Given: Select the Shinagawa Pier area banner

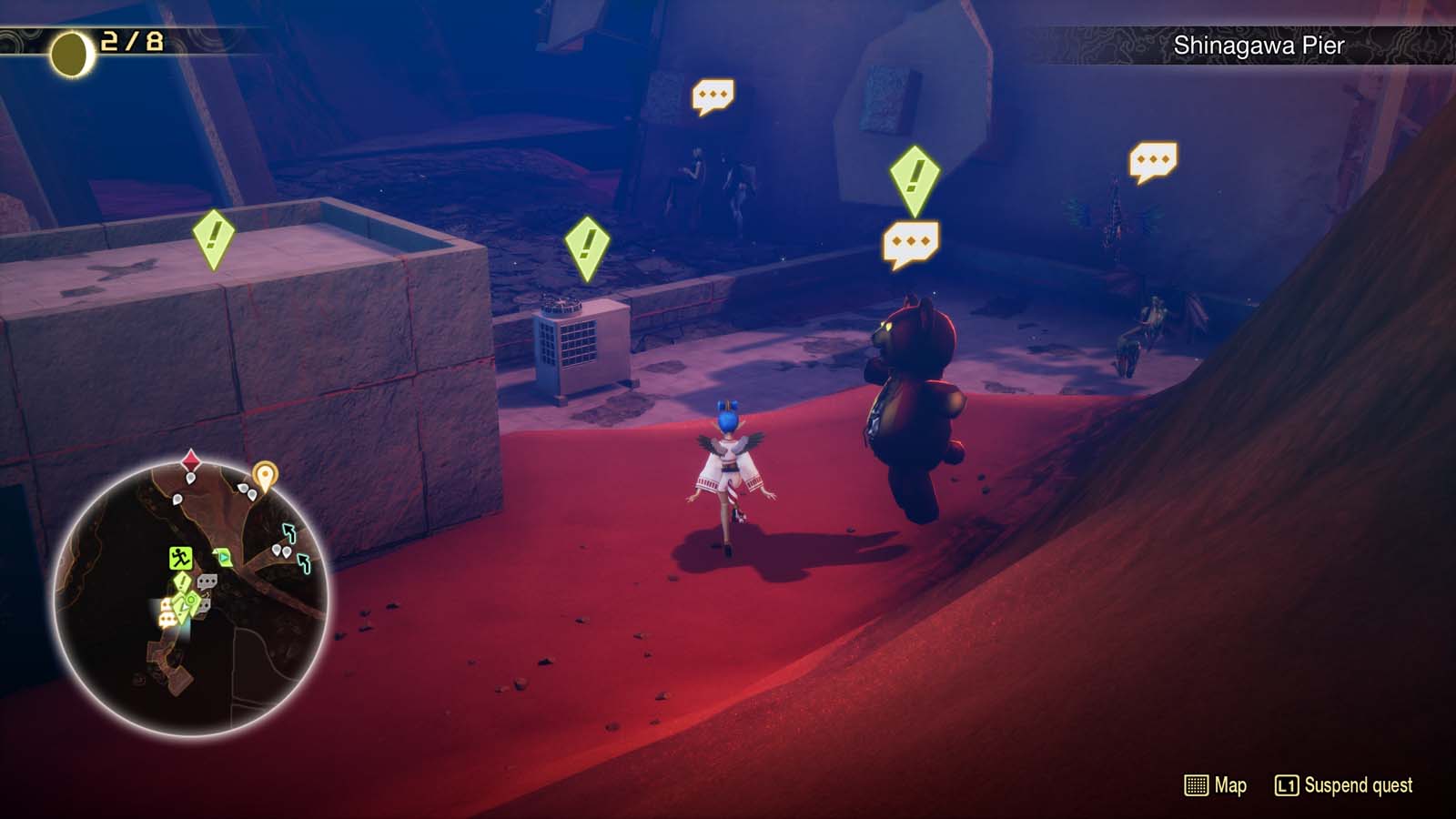Looking at the screenshot, I should pos(1257,43).
